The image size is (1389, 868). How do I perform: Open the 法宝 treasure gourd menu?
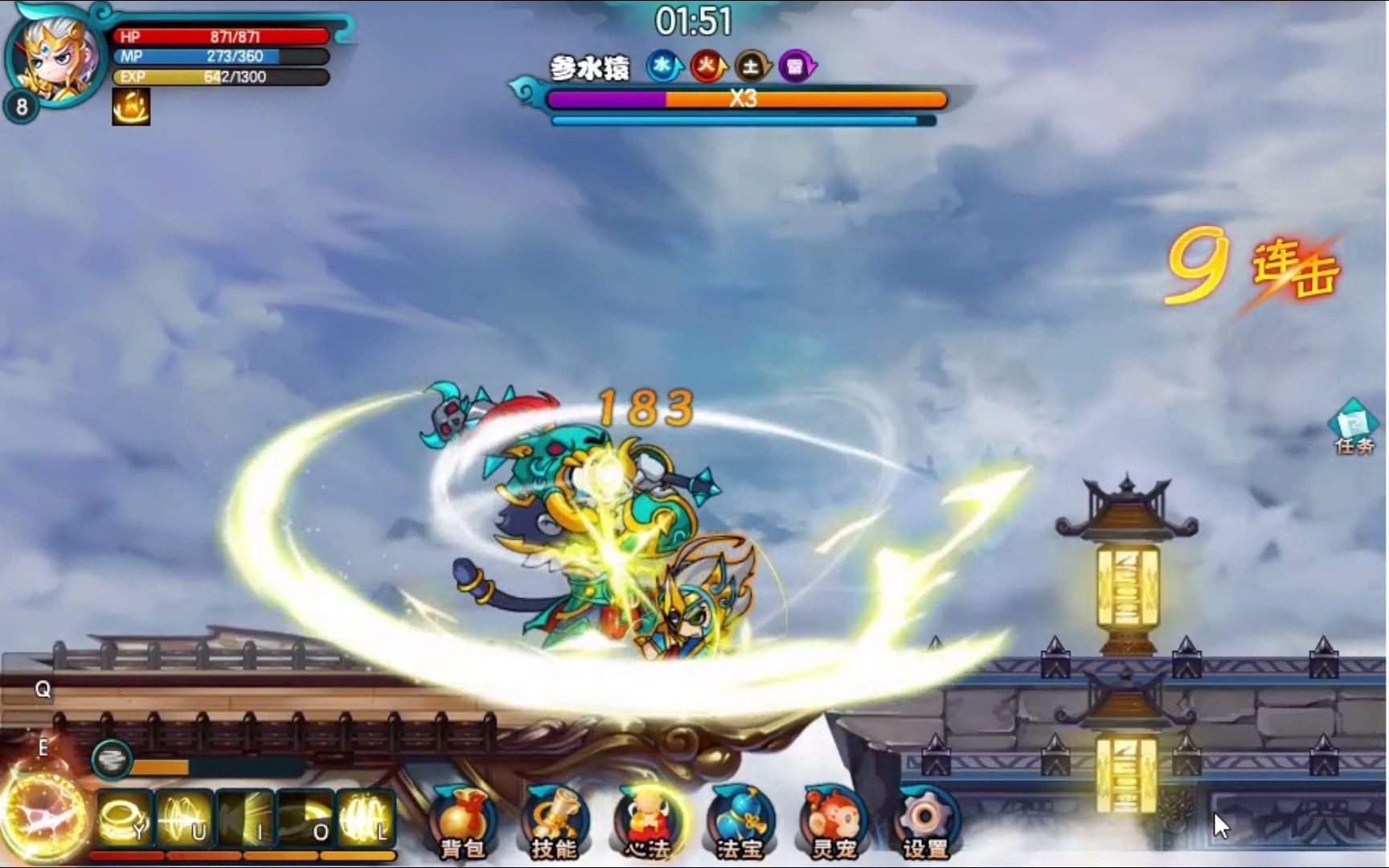[x=740, y=821]
